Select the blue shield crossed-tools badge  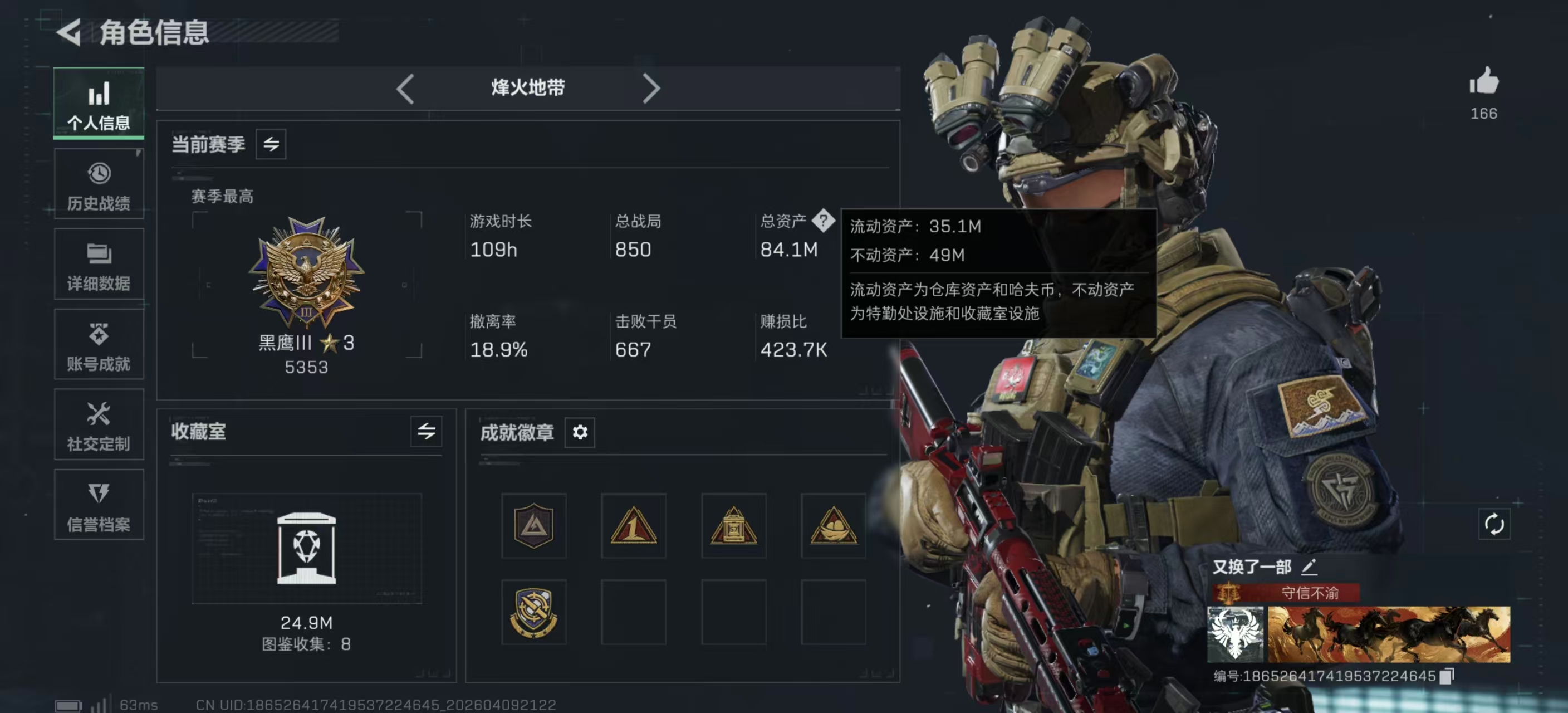(533, 612)
